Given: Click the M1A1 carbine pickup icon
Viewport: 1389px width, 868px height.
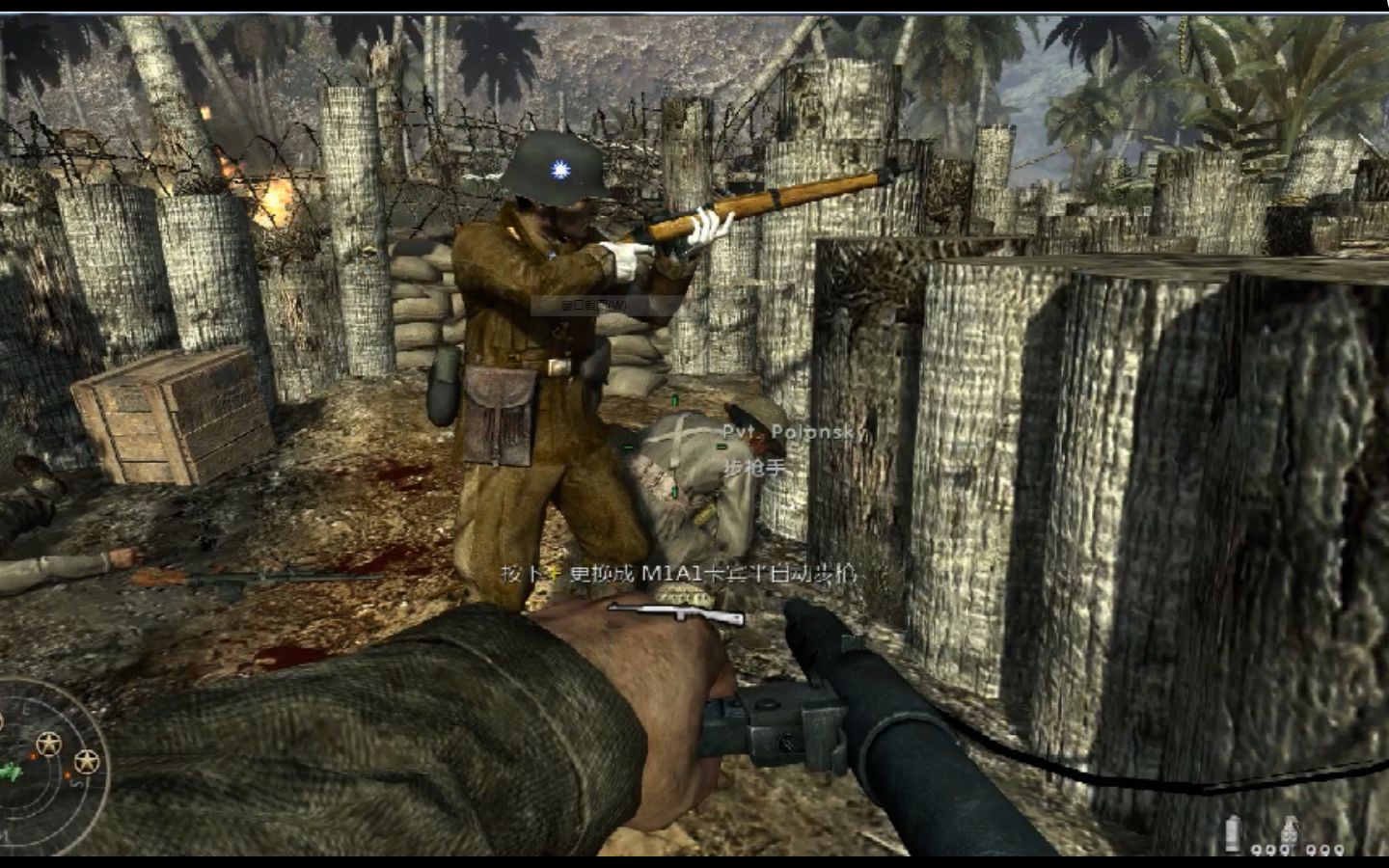Looking at the screenshot, I should [x=676, y=614].
